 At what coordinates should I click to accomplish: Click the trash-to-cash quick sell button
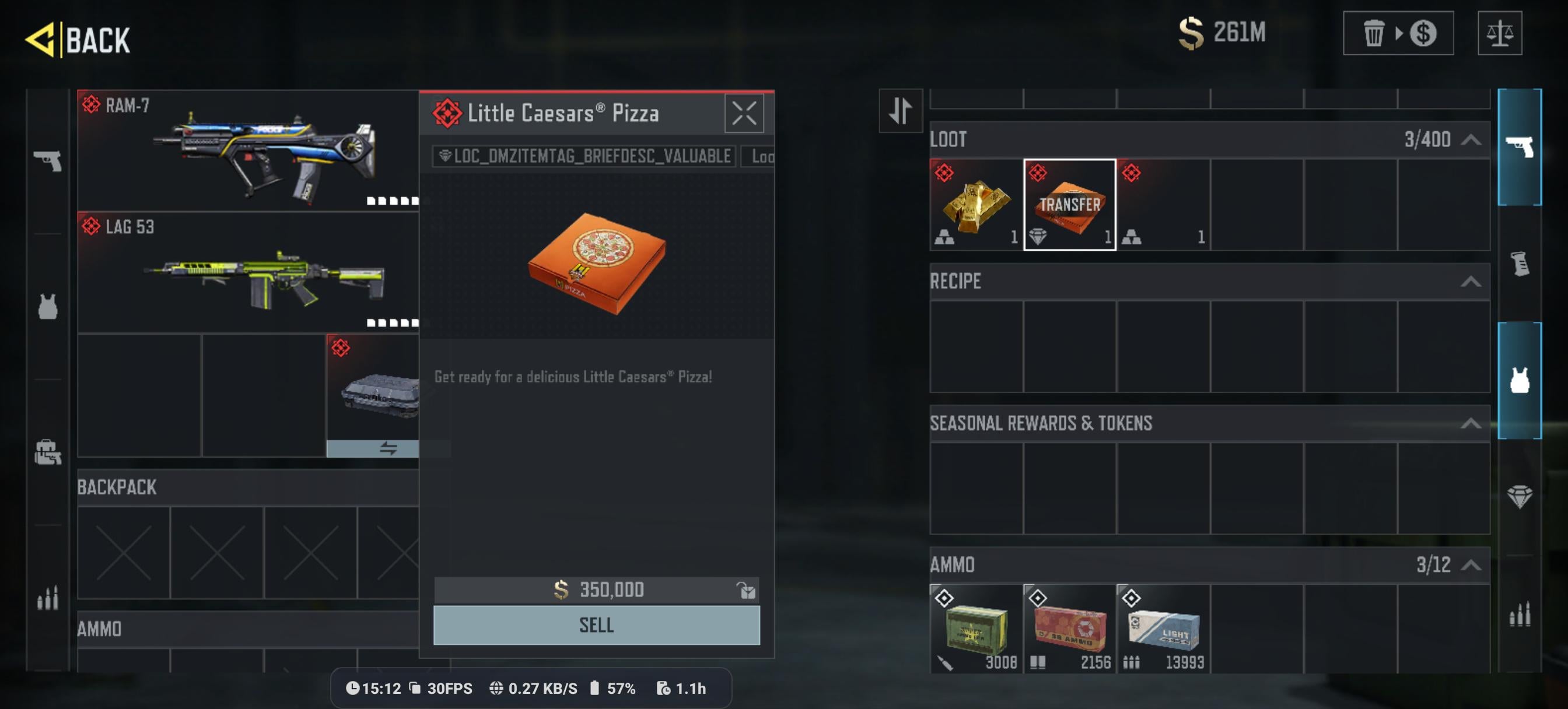(x=1398, y=33)
